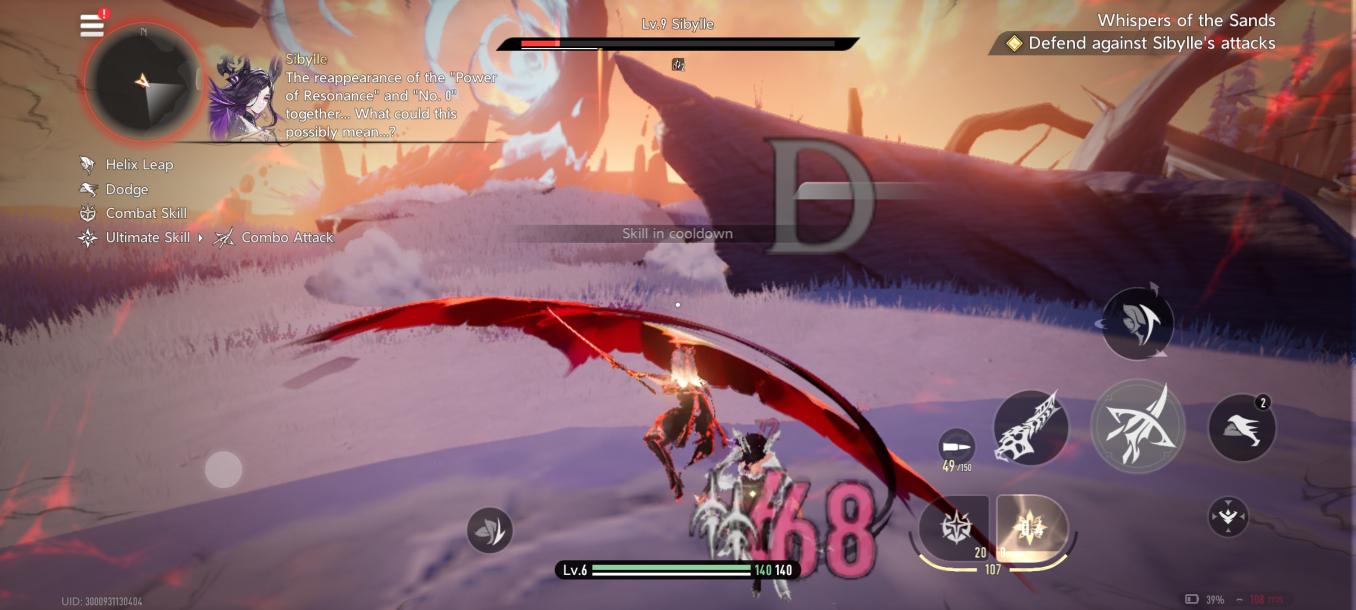Tap the leaf icon near the joystick
This screenshot has height=610, width=1356.
click(x=489, y=530)
